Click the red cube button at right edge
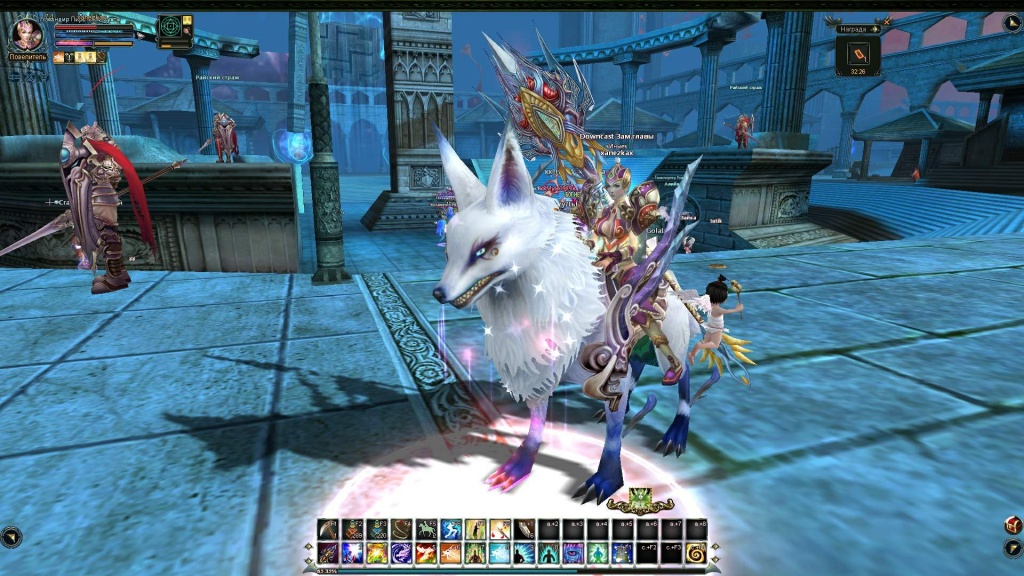Viewport: 1024px width, 576px height. [1012, 525]
